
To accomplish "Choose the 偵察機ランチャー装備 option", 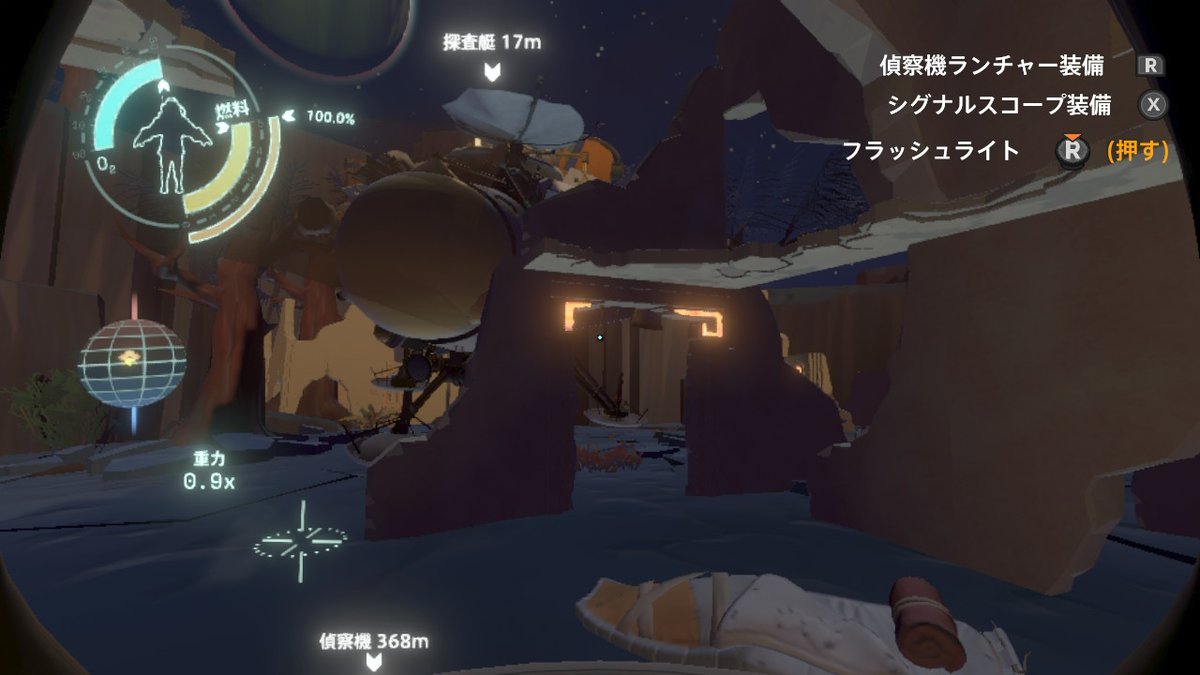I will pos(992,66).
